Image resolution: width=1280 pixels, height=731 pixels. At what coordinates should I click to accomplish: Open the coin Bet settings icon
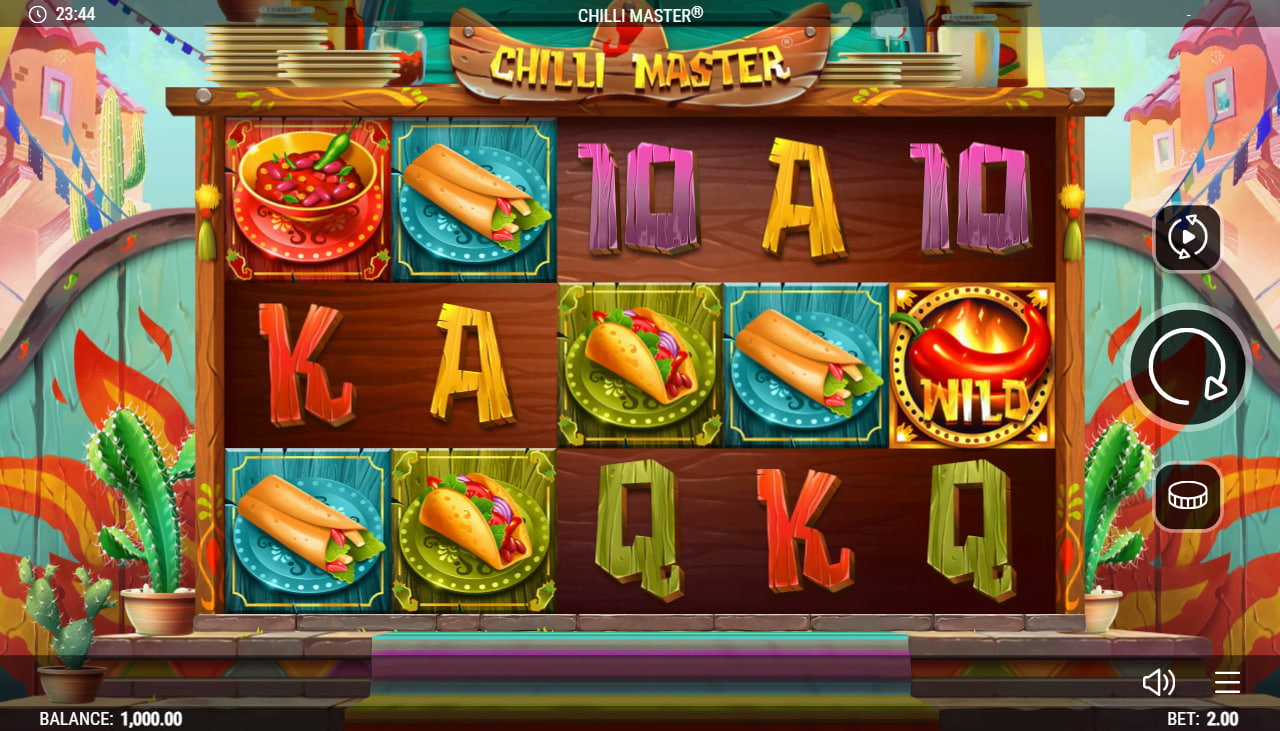tap(1188, 496)
